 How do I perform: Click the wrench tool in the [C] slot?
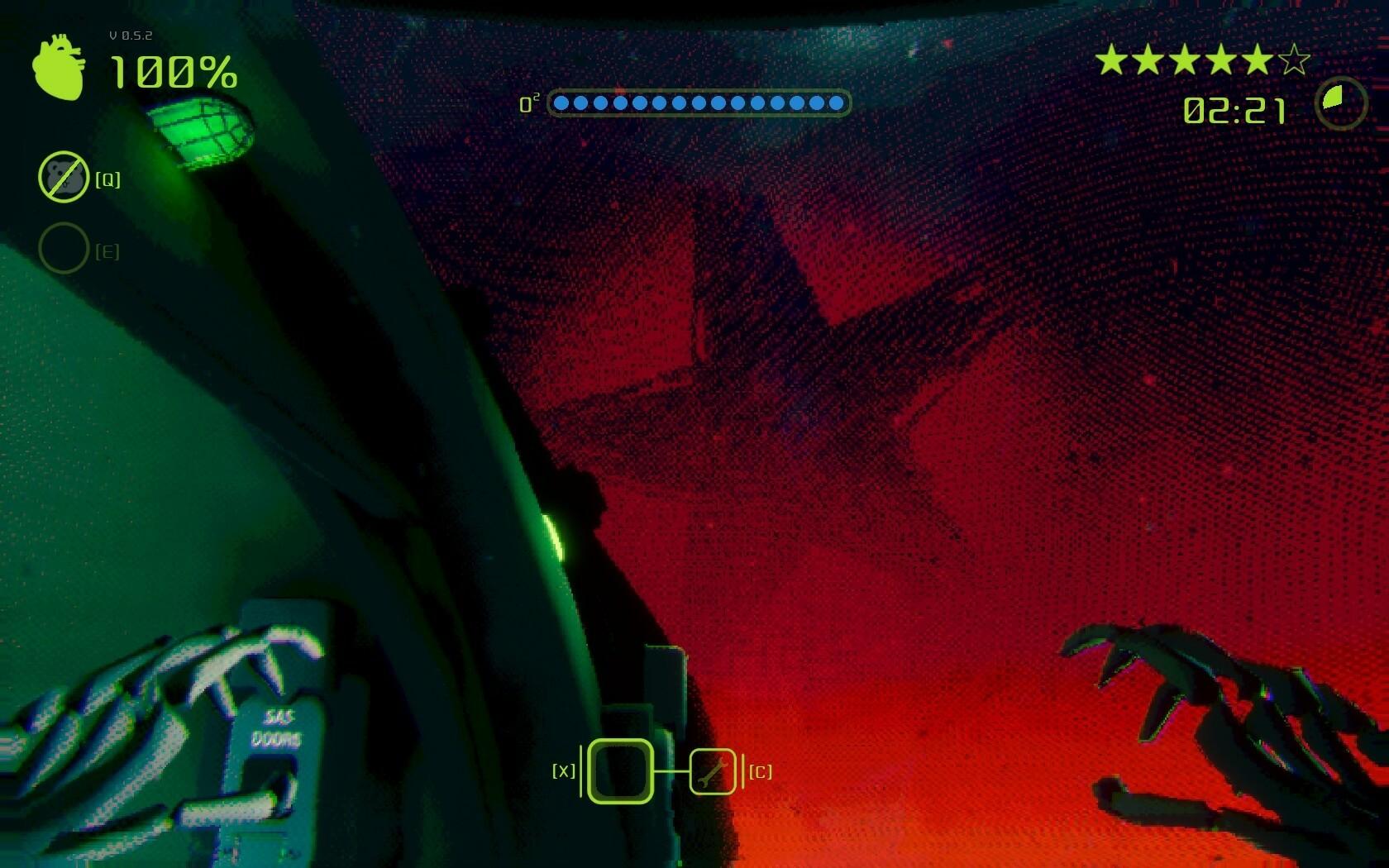pos(714,770)
